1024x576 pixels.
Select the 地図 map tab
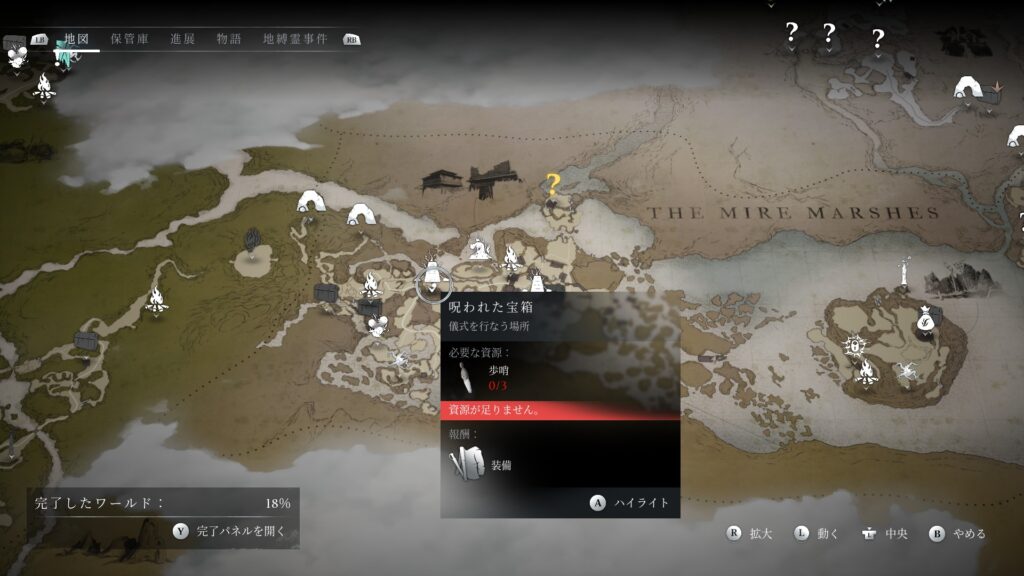(77, 39)
